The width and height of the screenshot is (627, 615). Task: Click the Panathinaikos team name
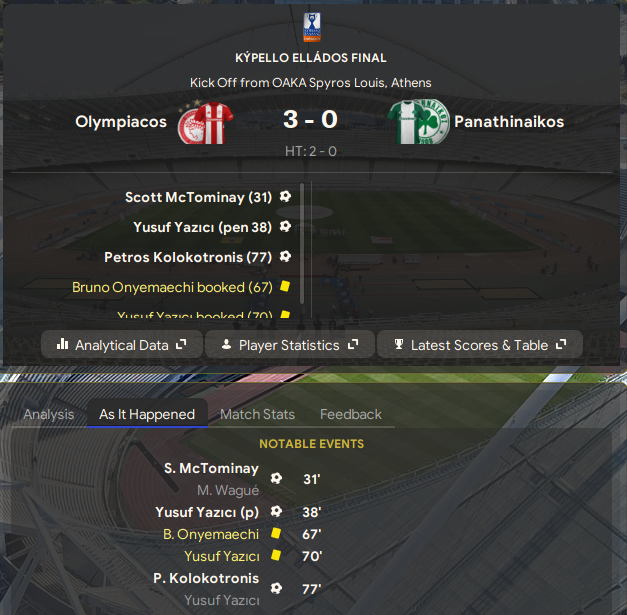(x=509, y=122)
